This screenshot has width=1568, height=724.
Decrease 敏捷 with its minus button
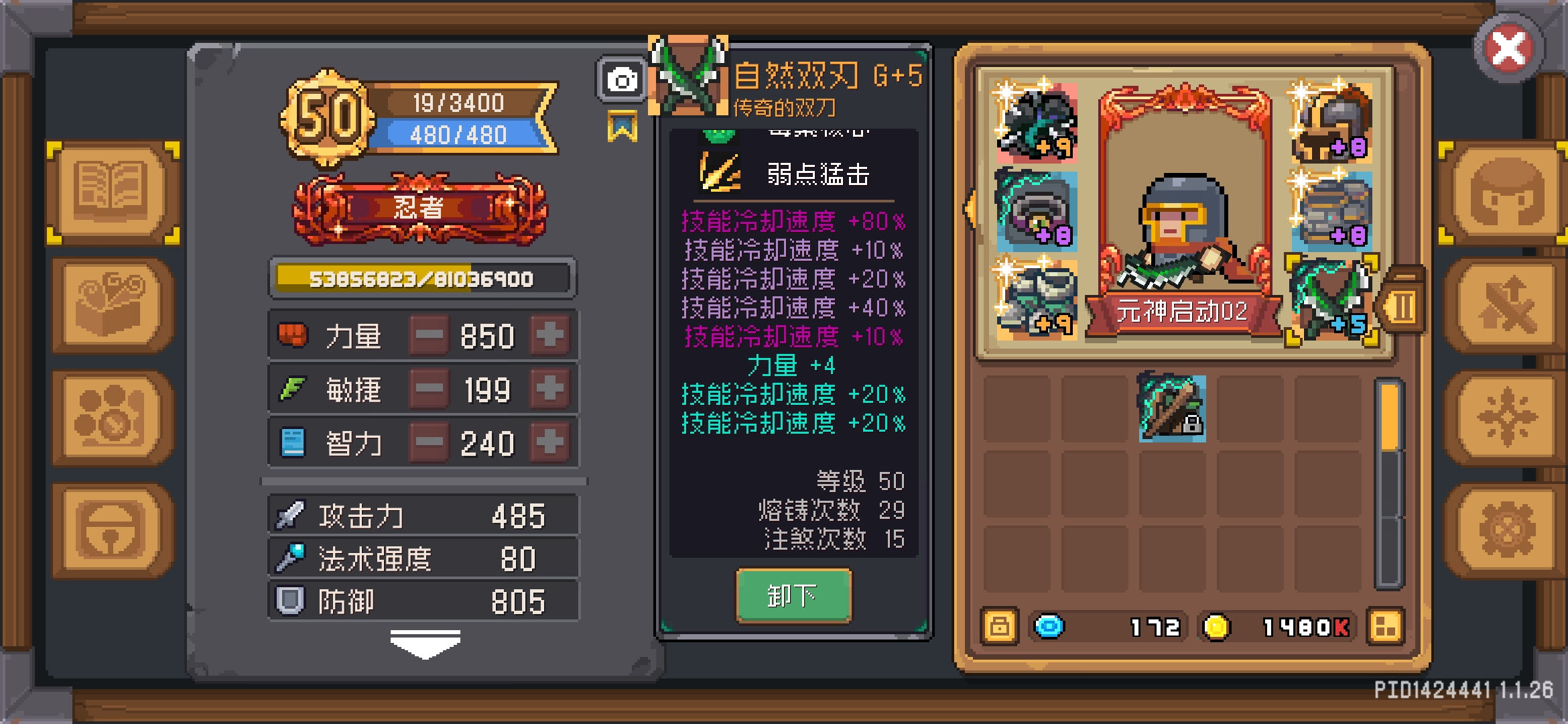430,389
